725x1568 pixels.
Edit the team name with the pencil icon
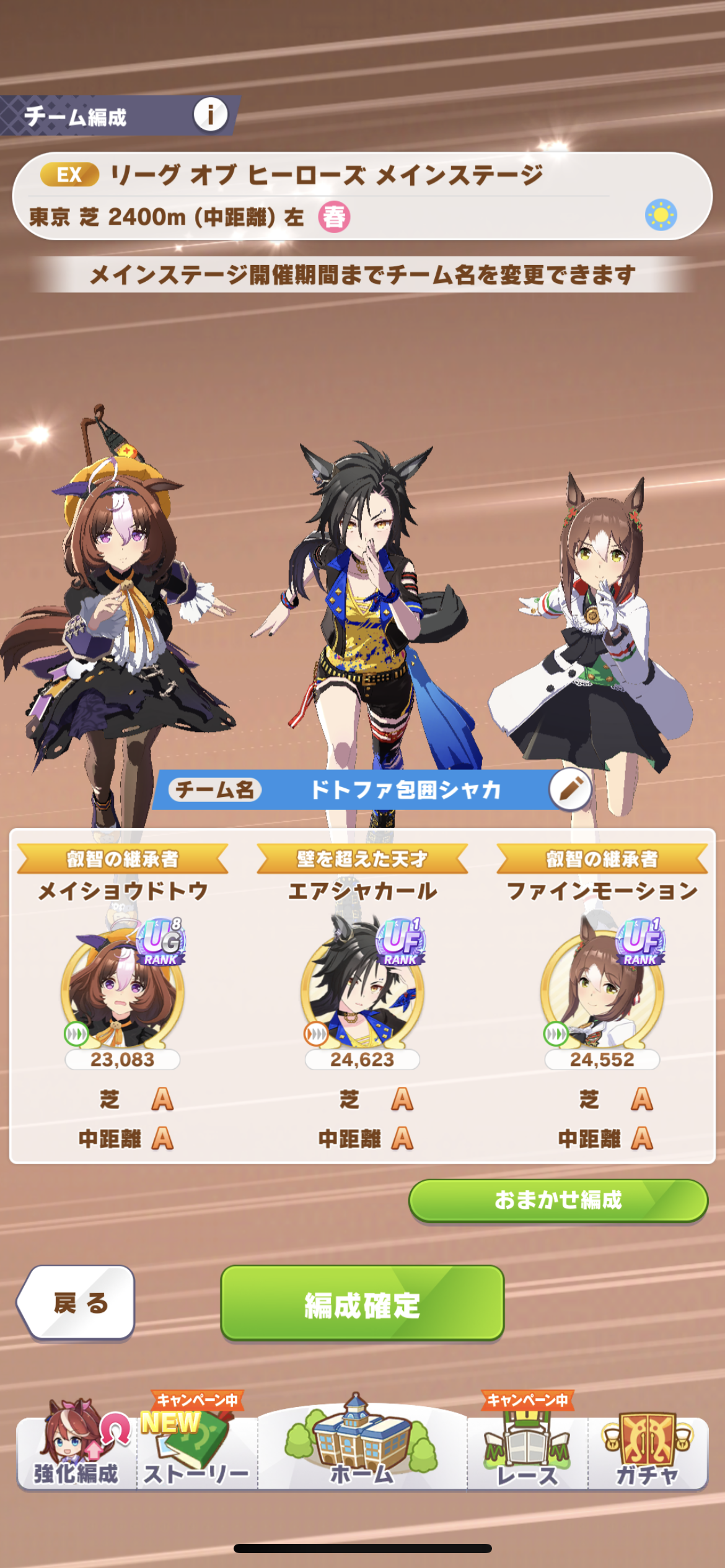pyautogui.click(x=570, y=789)
